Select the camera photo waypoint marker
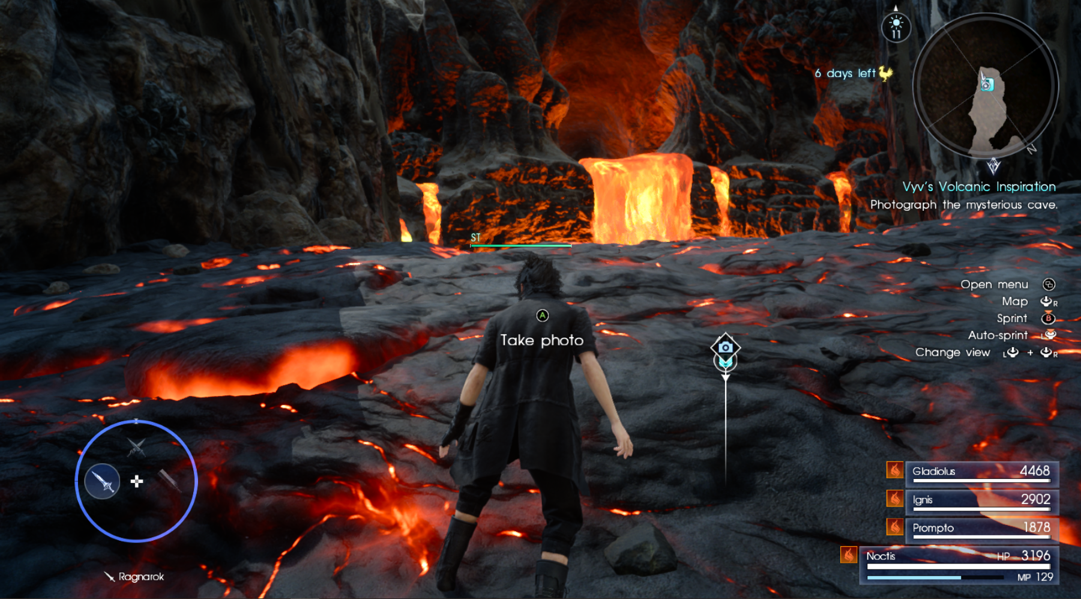 [726, 348]
